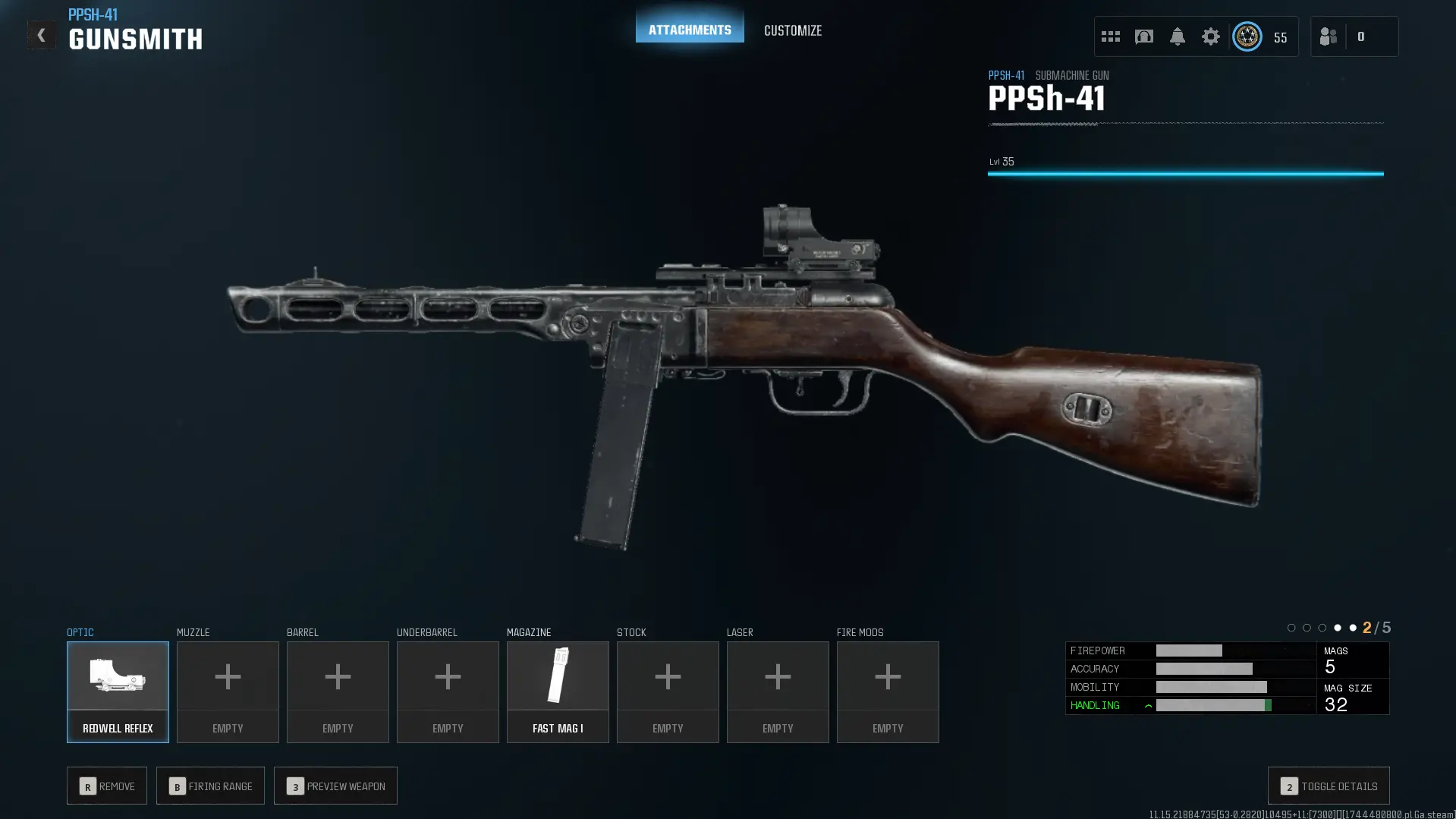Switch to the Customize tab
This screenshot has height=819, width=1456.
tap(792, 30)
